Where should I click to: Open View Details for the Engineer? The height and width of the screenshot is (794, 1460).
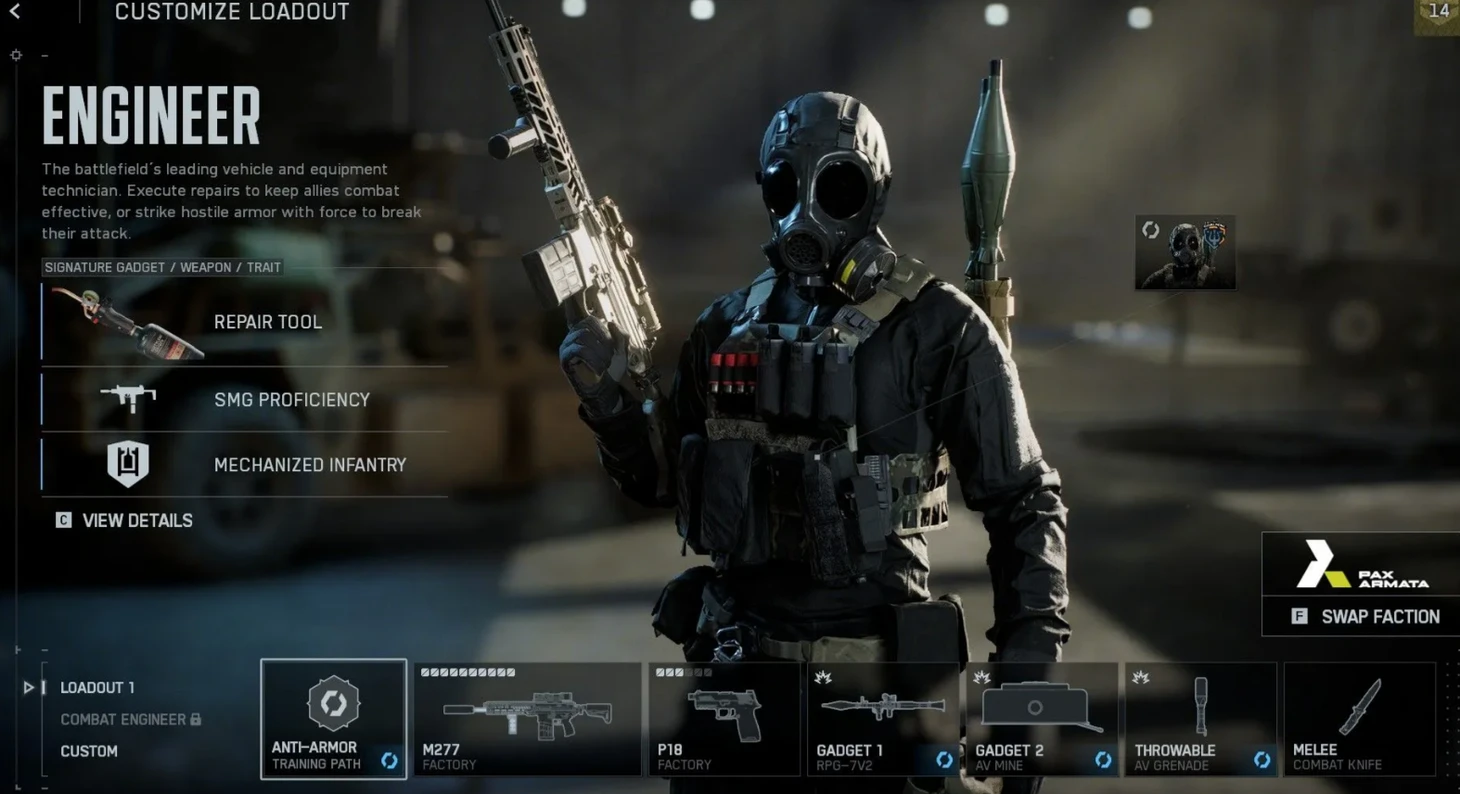[x=125, y=520]
